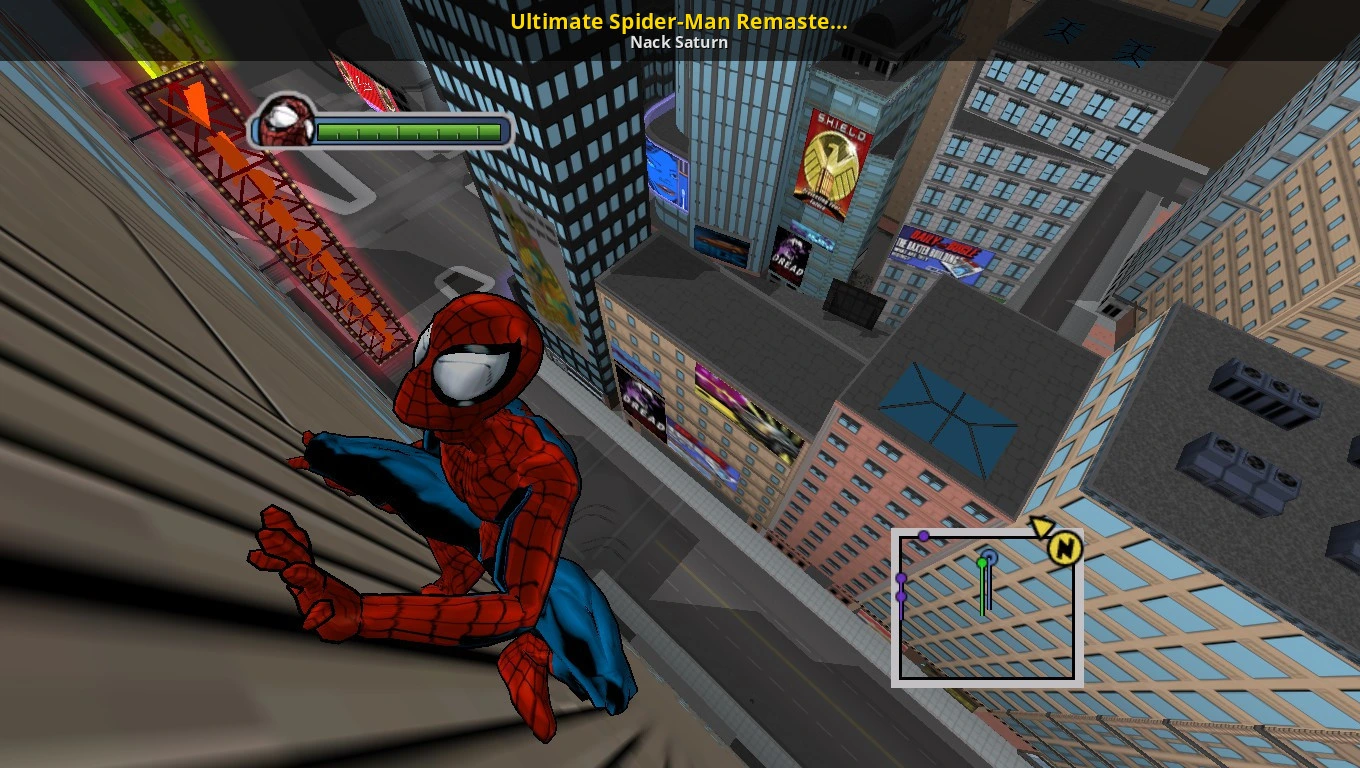
Task: Click the lowest purple marker on the minimap
Action: (x=901, y=596)
